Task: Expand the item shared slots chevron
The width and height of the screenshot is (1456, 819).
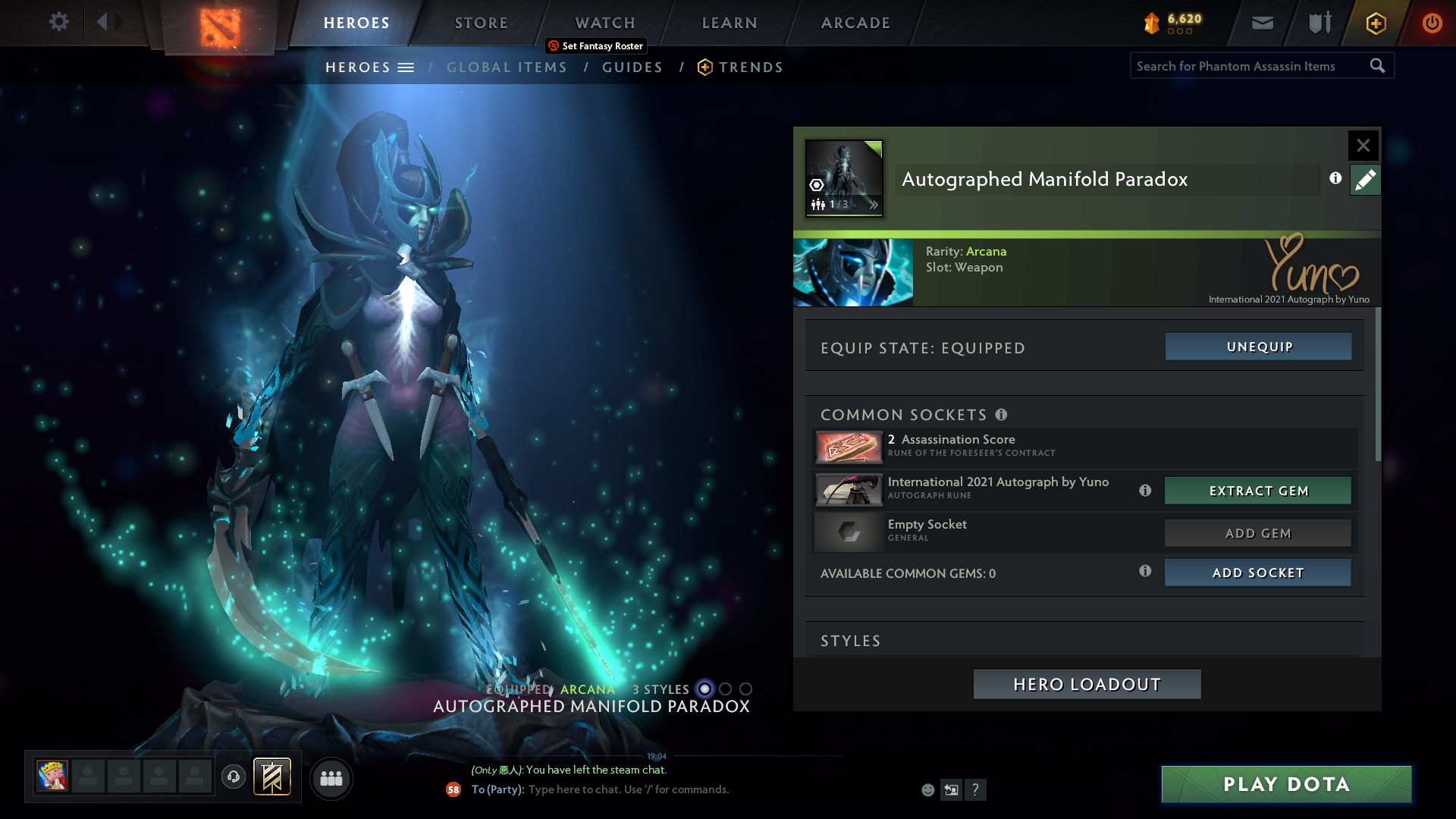Action: pyautogui.click(x=874, y=204)
